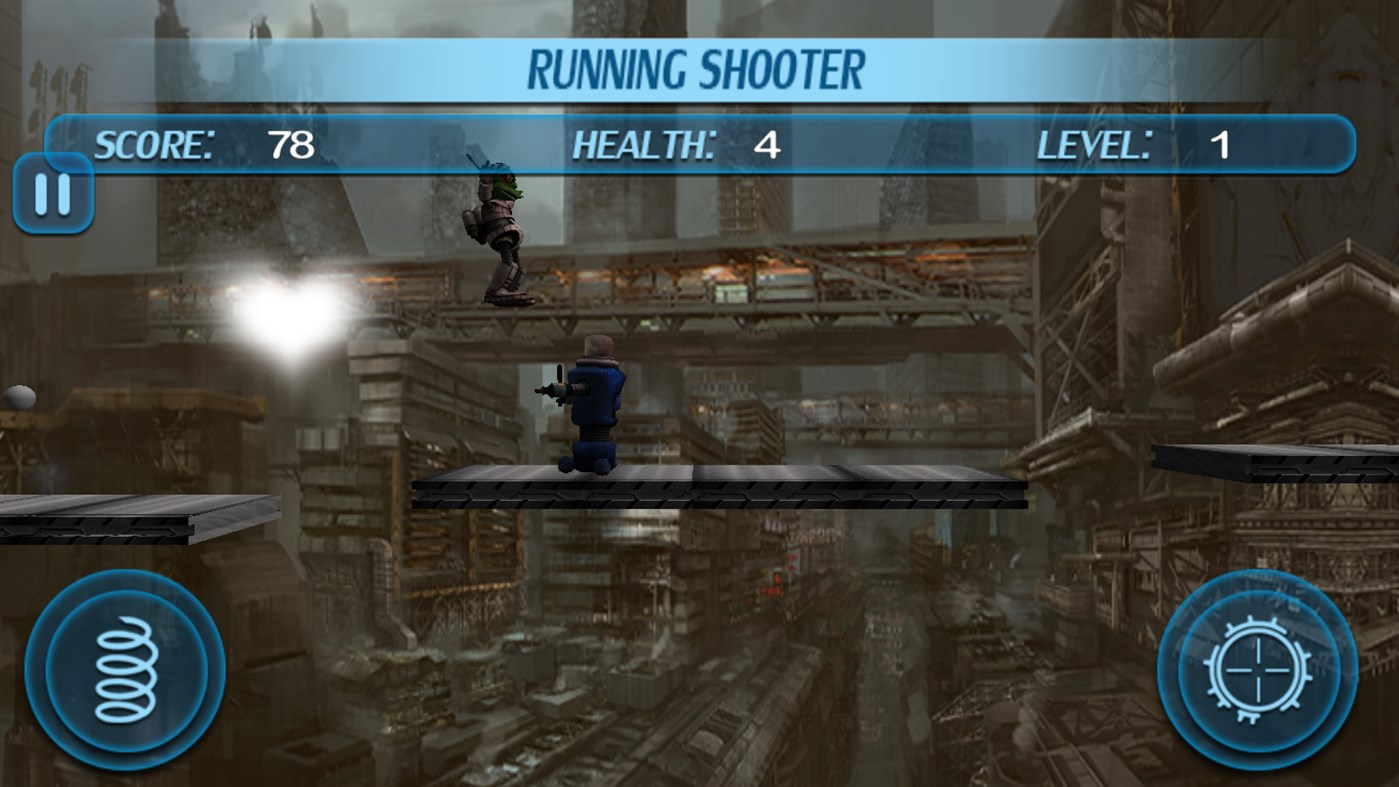1399x787 pixels.
Task: Select the platform at the far right edge
Action: coord(1300,460)
